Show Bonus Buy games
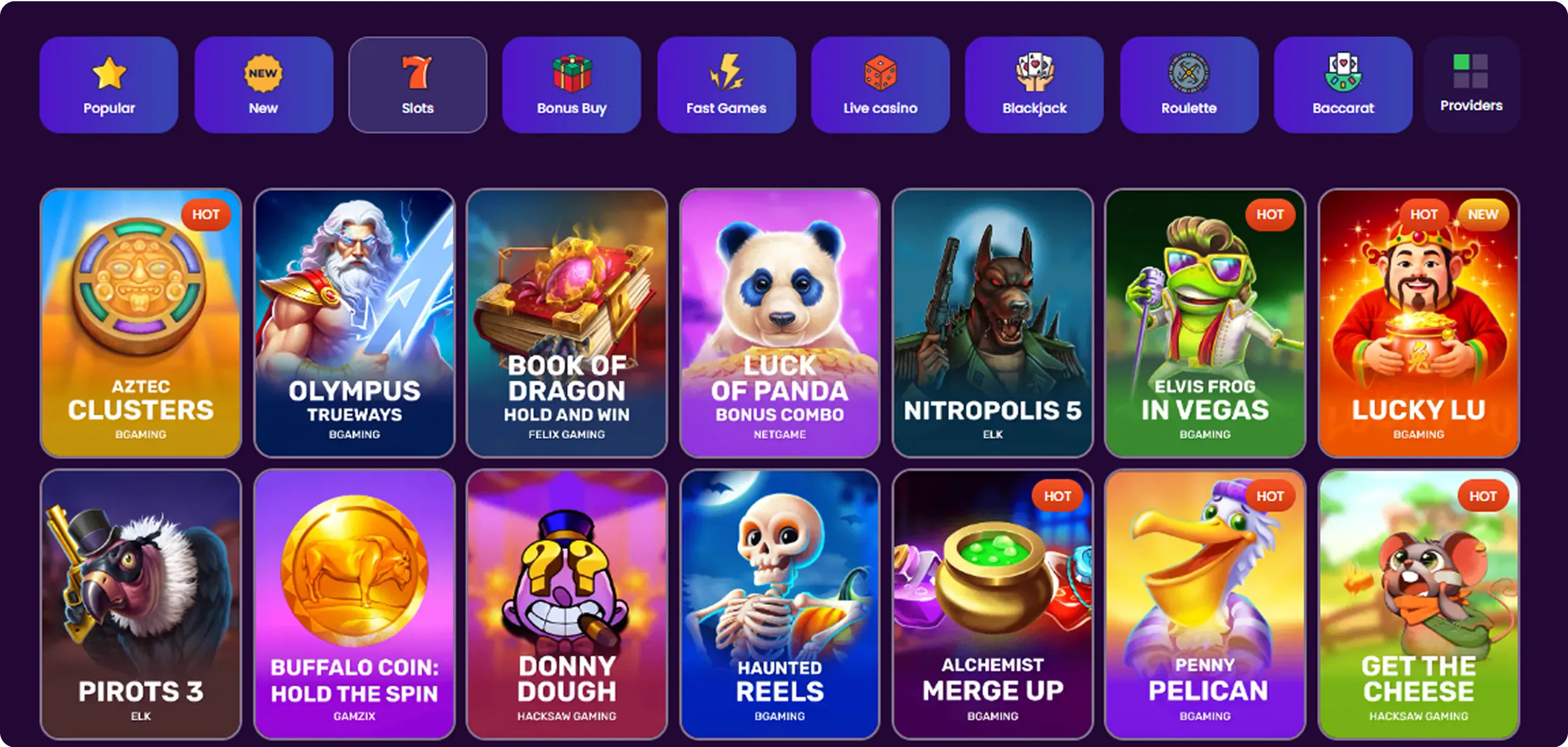 pyautogui.click(x=572, y=85)
